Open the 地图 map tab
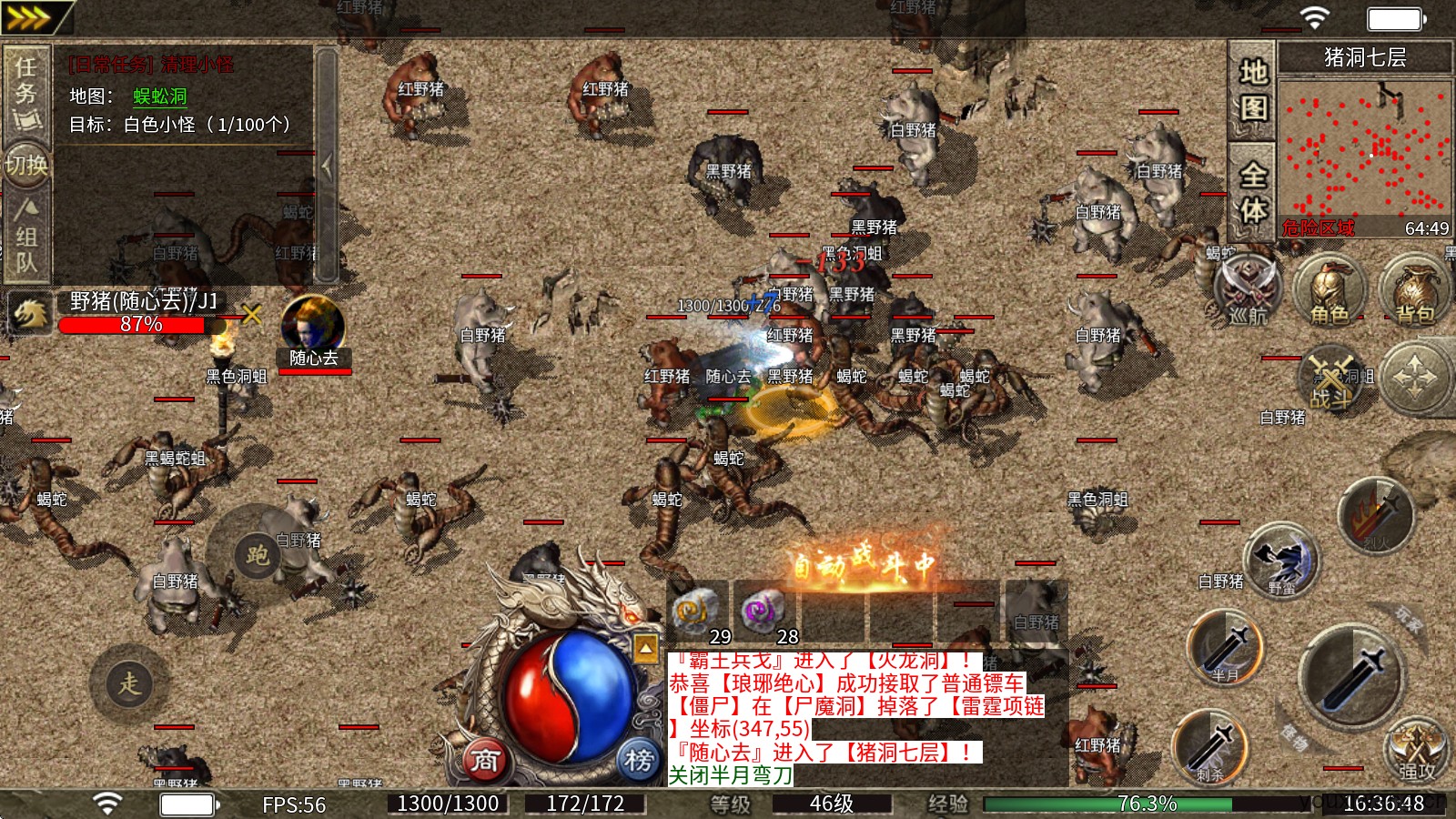Screen dimensions: 1456x819 click(x=1252, y=89)
